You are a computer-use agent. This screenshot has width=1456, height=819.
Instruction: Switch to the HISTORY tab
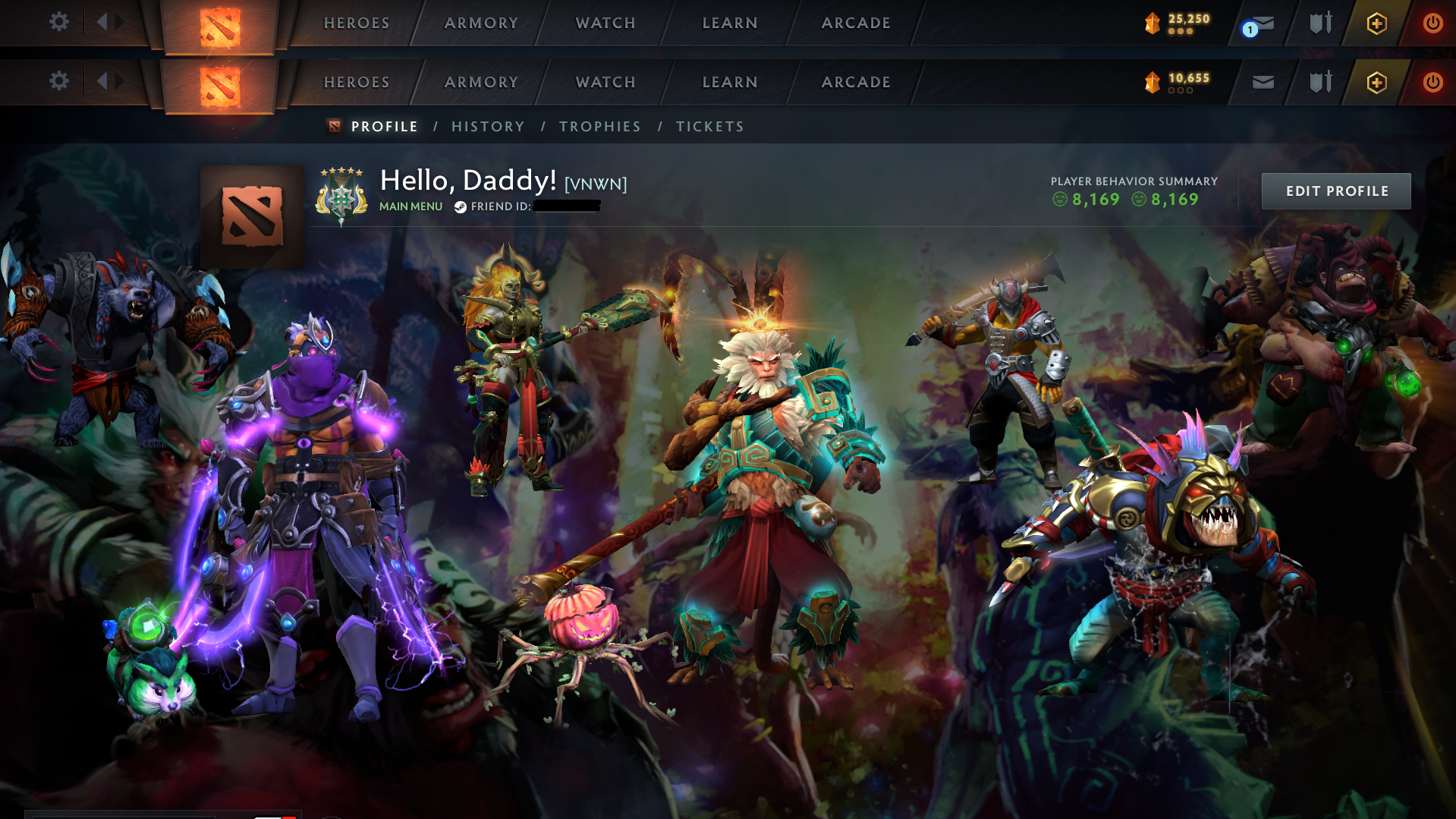click(x=488, y=126)
